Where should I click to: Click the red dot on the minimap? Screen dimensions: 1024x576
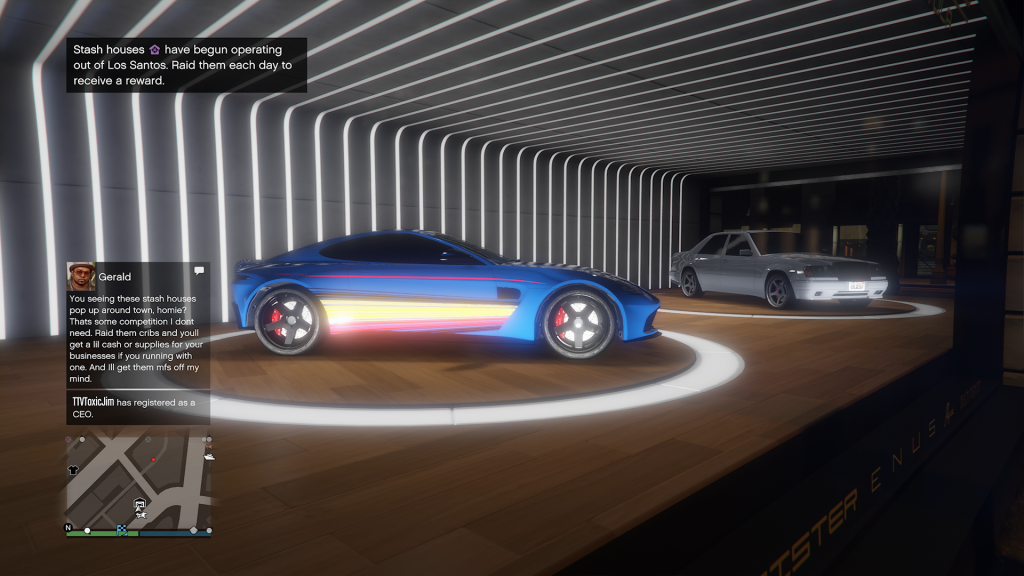click(x=153, y=460)
